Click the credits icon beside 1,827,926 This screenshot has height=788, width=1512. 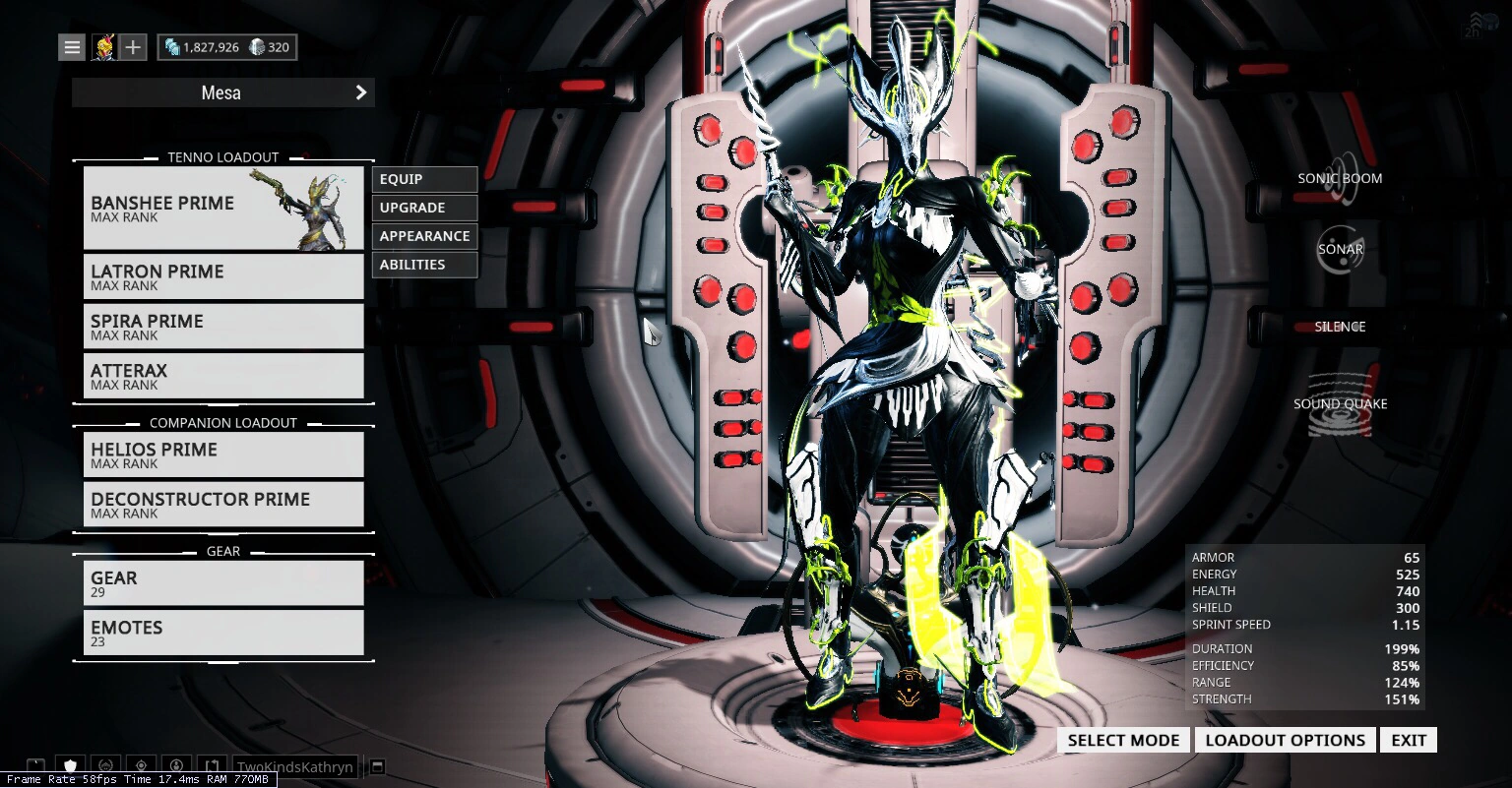click(x=170, y=46)
